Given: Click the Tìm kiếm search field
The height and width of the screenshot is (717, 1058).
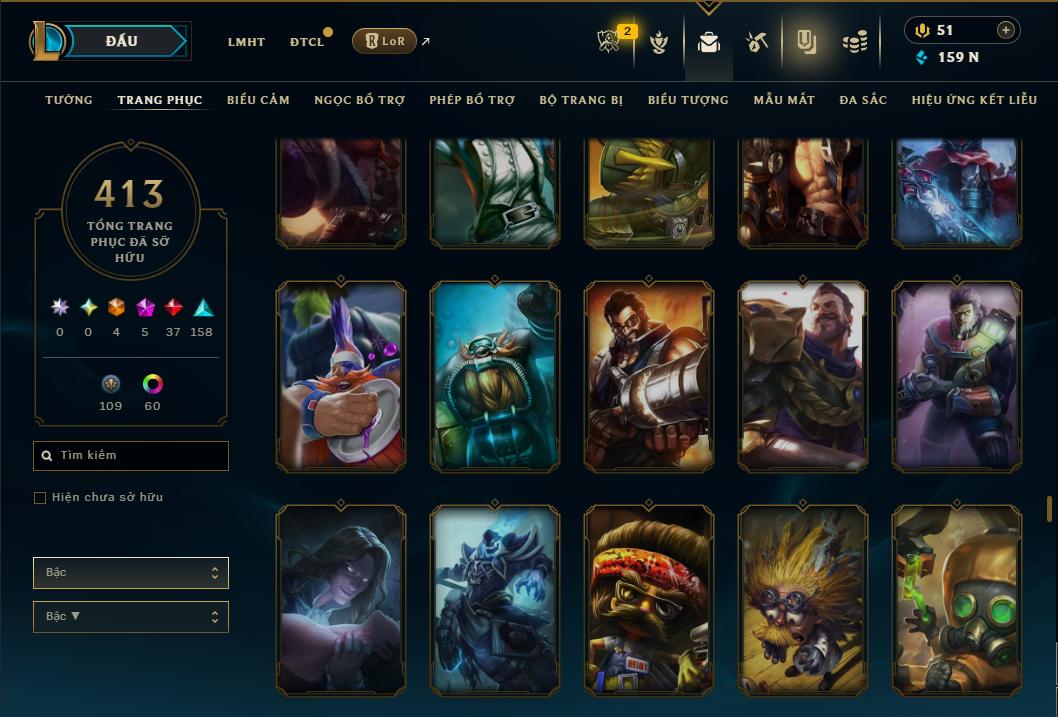Looking at the screenshot, I should click(x=131, y=456).
